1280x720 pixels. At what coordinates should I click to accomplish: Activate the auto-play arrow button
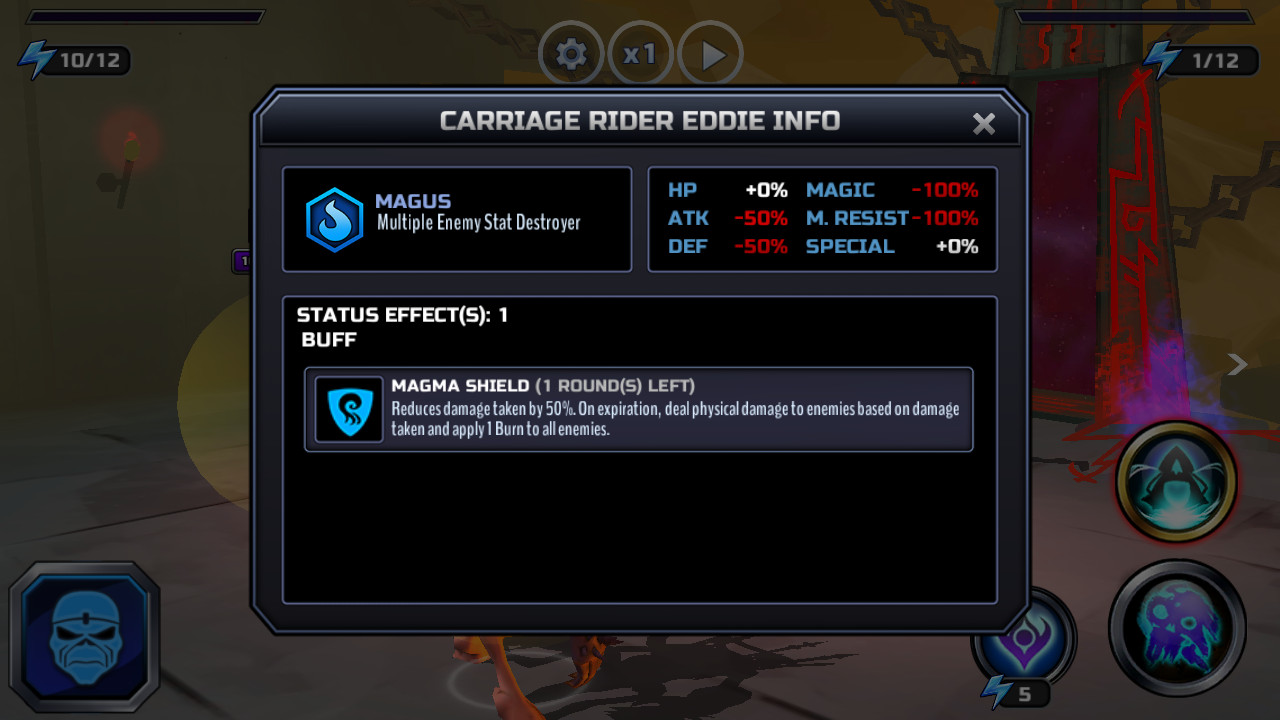coord(711,56)
